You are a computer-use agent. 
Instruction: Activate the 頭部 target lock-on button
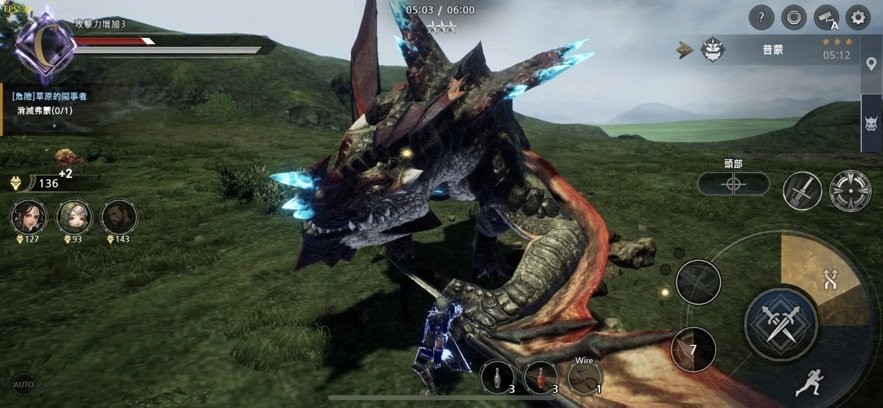coord(733,184)
